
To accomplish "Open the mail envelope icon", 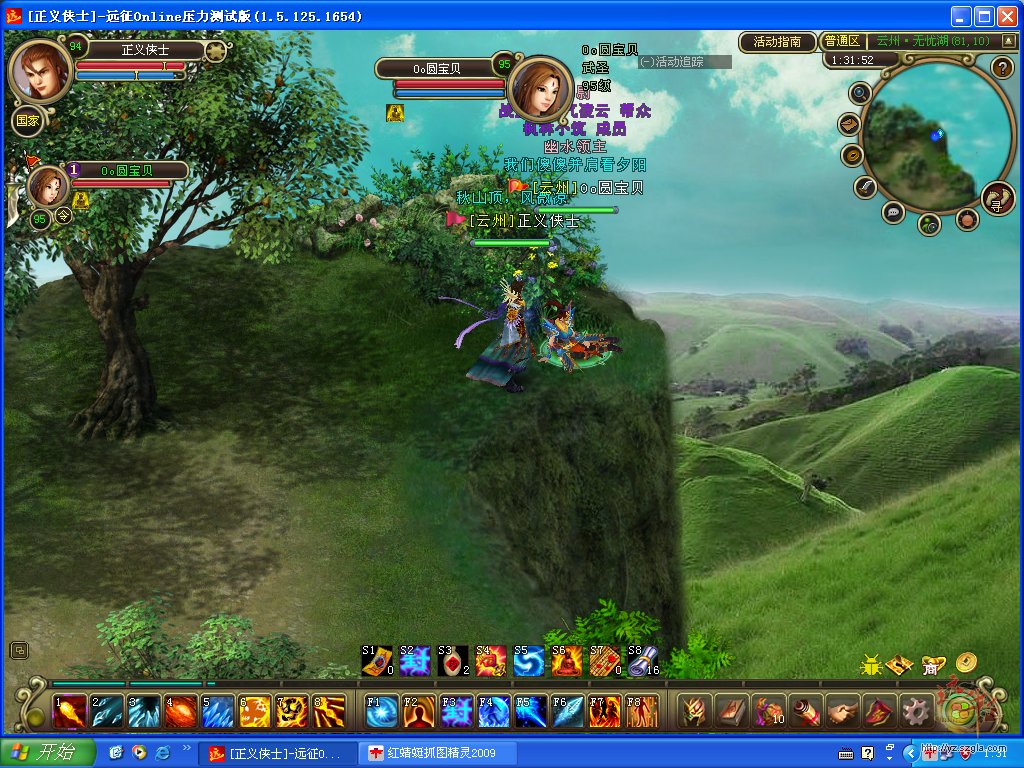I will tap(849, 124).
